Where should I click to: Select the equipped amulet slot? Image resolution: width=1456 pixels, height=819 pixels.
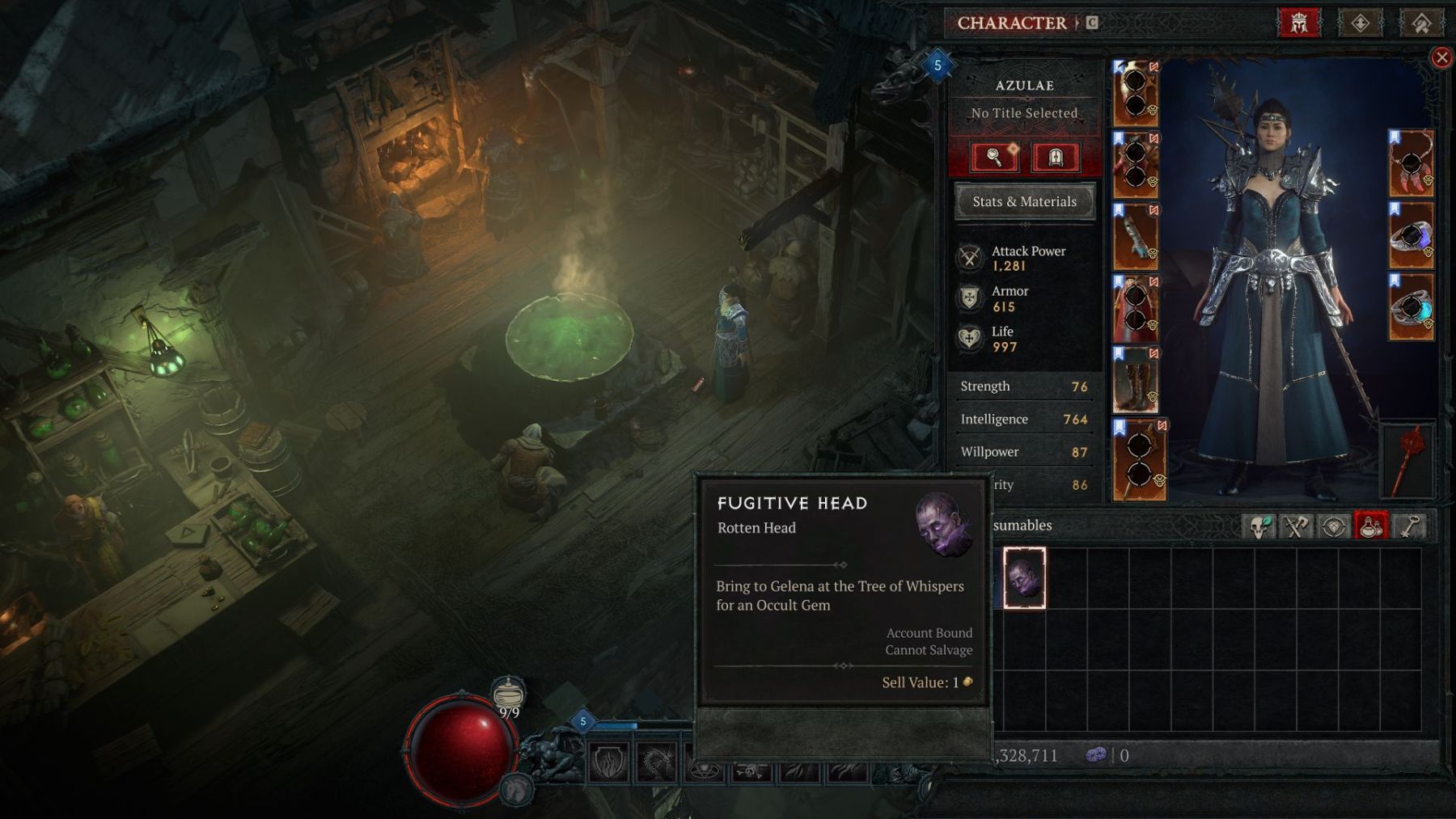tap(1412, 163)
